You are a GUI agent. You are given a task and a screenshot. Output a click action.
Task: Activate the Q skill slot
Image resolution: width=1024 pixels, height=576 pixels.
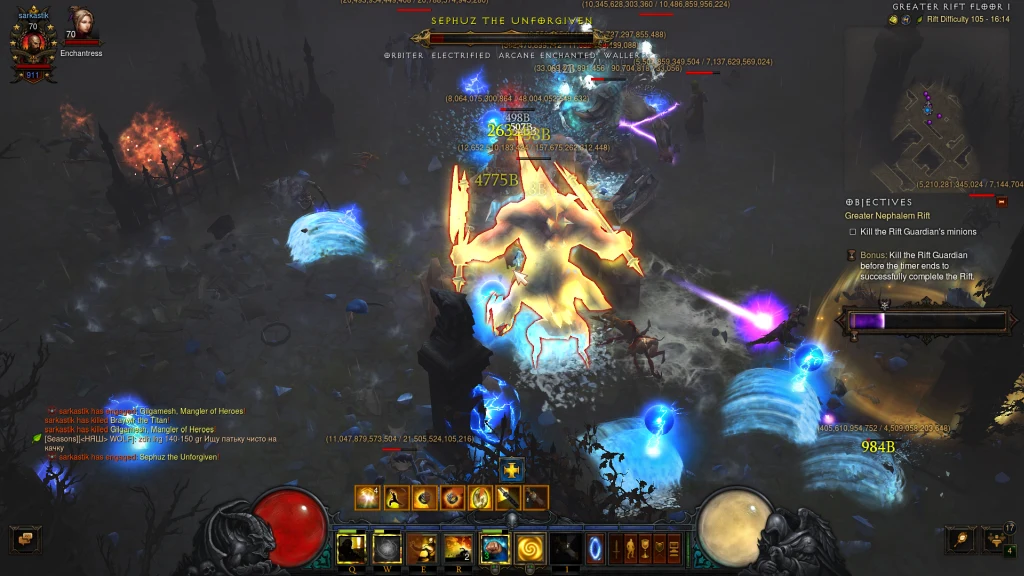[x=351, y=548]
